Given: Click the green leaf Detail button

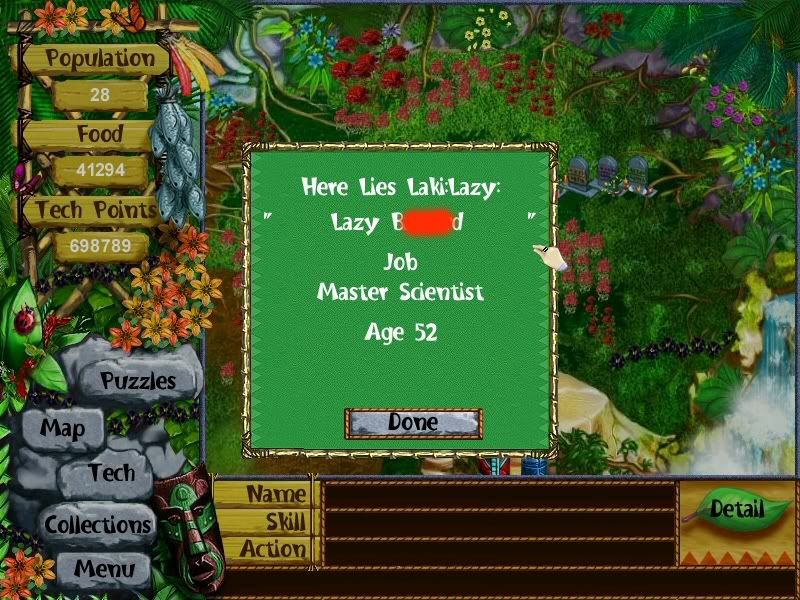Looking at the screenshot, I should (x=736, y=509).
